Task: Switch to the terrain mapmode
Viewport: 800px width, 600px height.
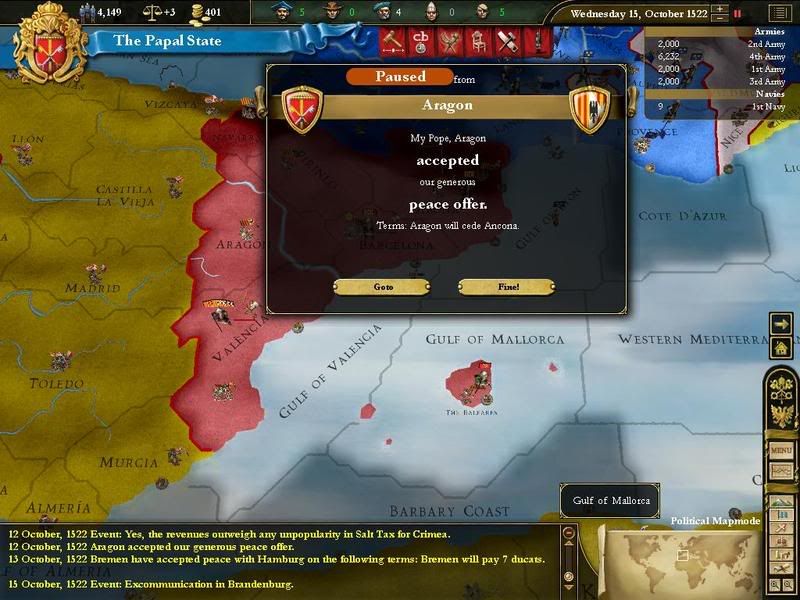Action: point(782,504)
